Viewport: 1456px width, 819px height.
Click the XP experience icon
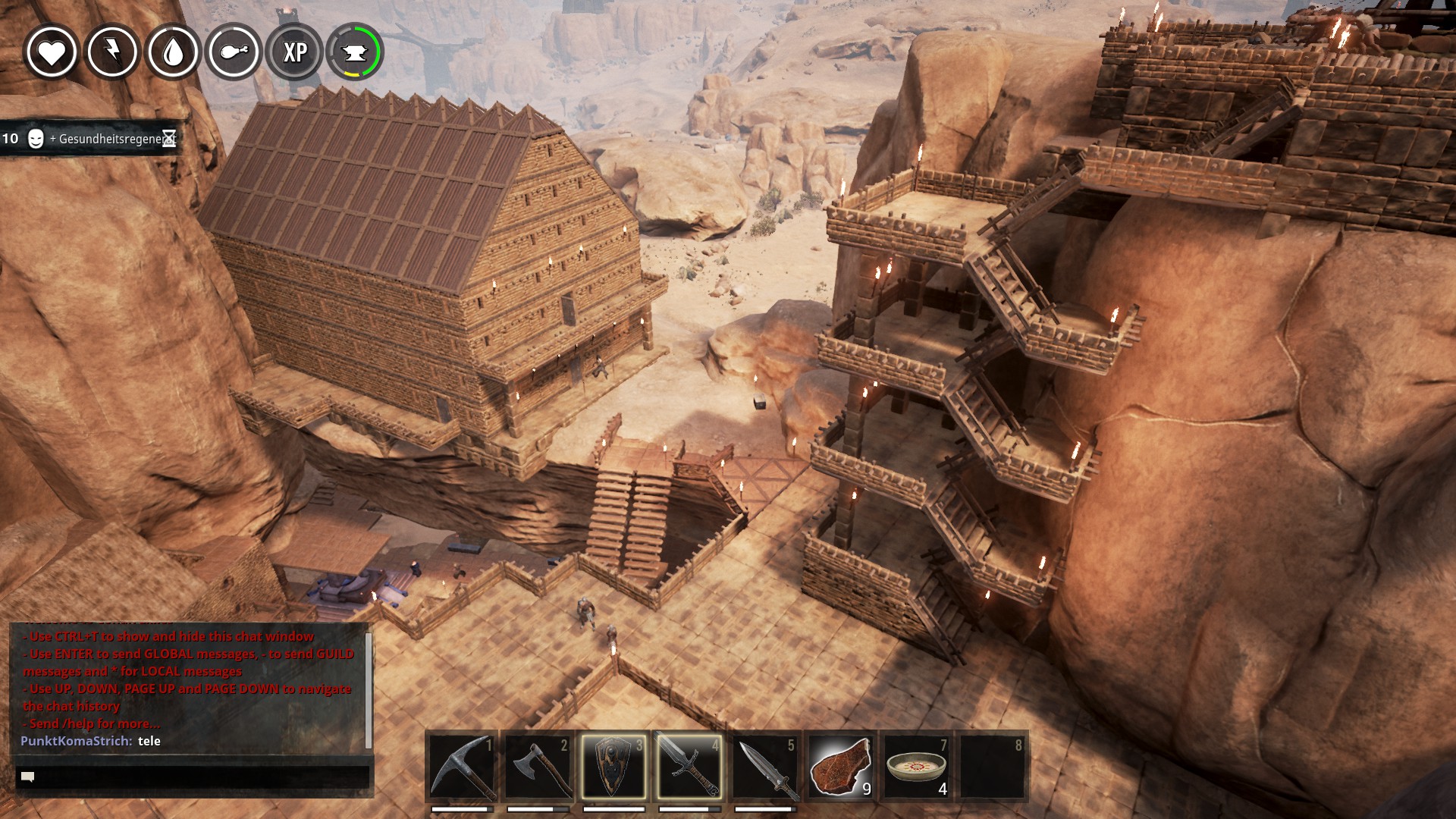pyautogui.click(x=294, y=52)
